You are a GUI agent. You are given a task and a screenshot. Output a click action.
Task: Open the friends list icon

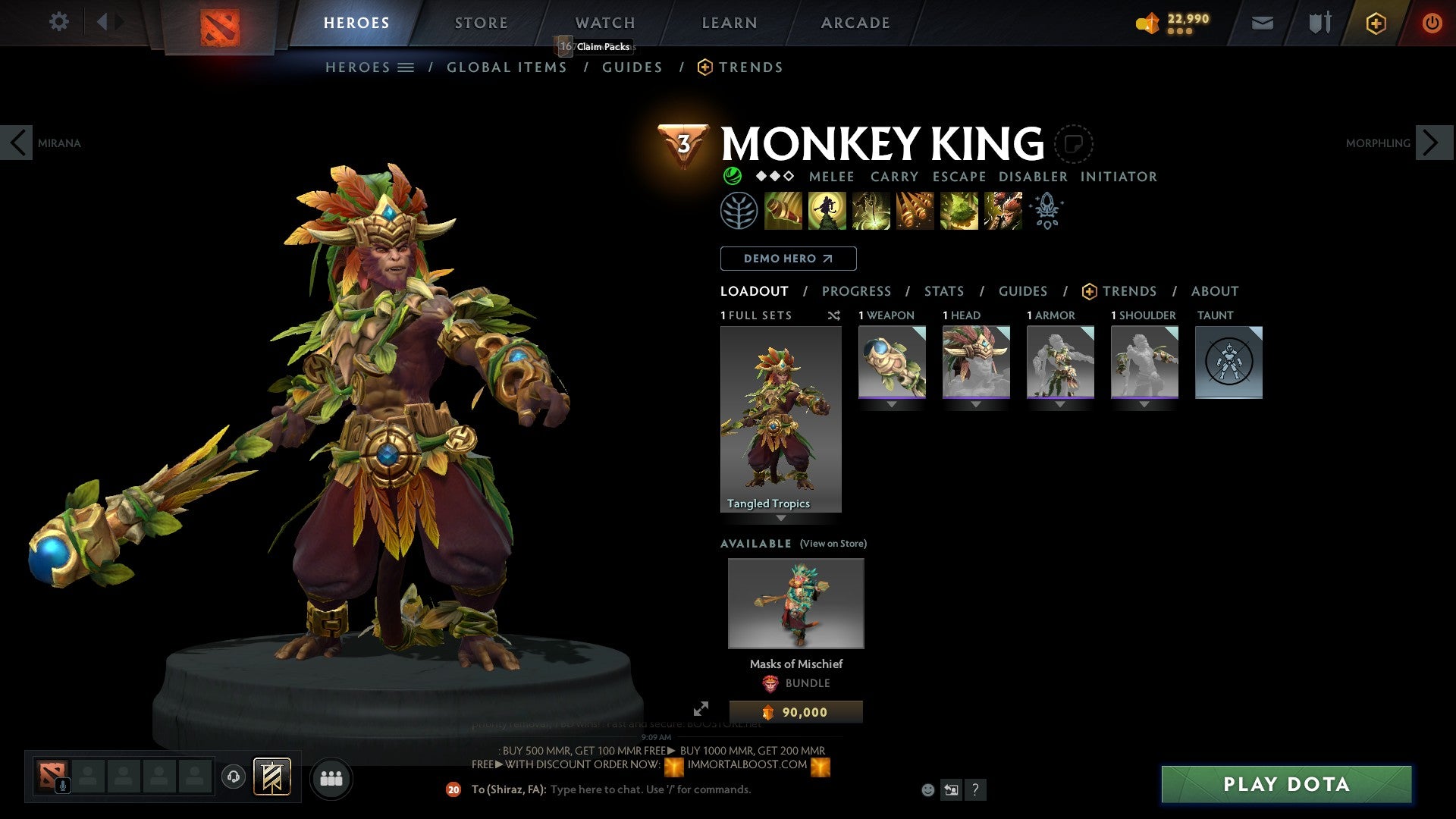coord(331,778)
